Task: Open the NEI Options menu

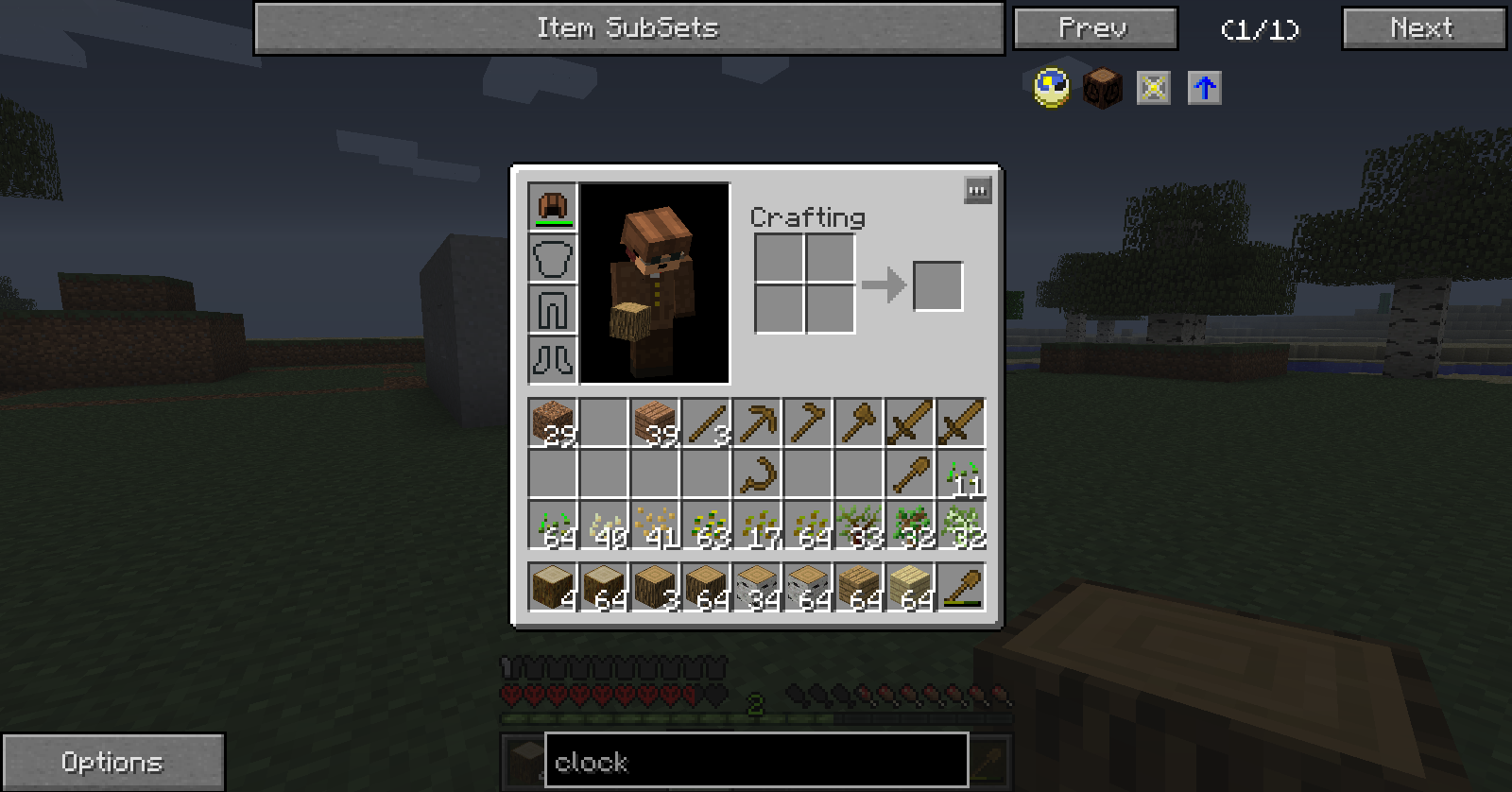Action: pos(112,762)
